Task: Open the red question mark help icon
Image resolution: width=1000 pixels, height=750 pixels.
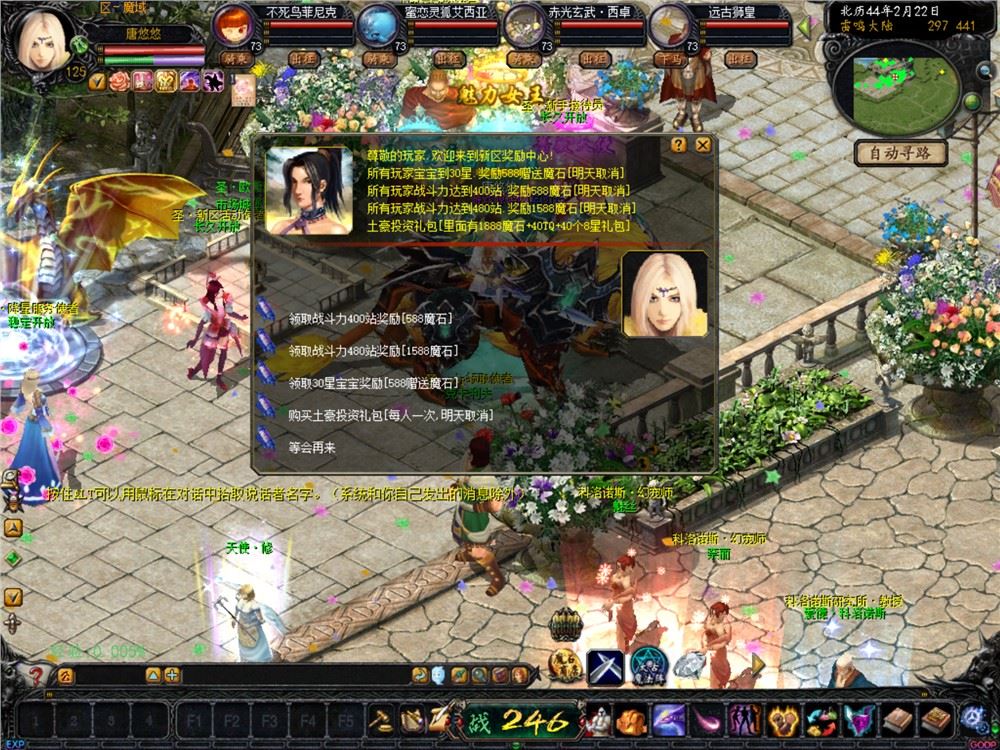Action: (37, 675)
